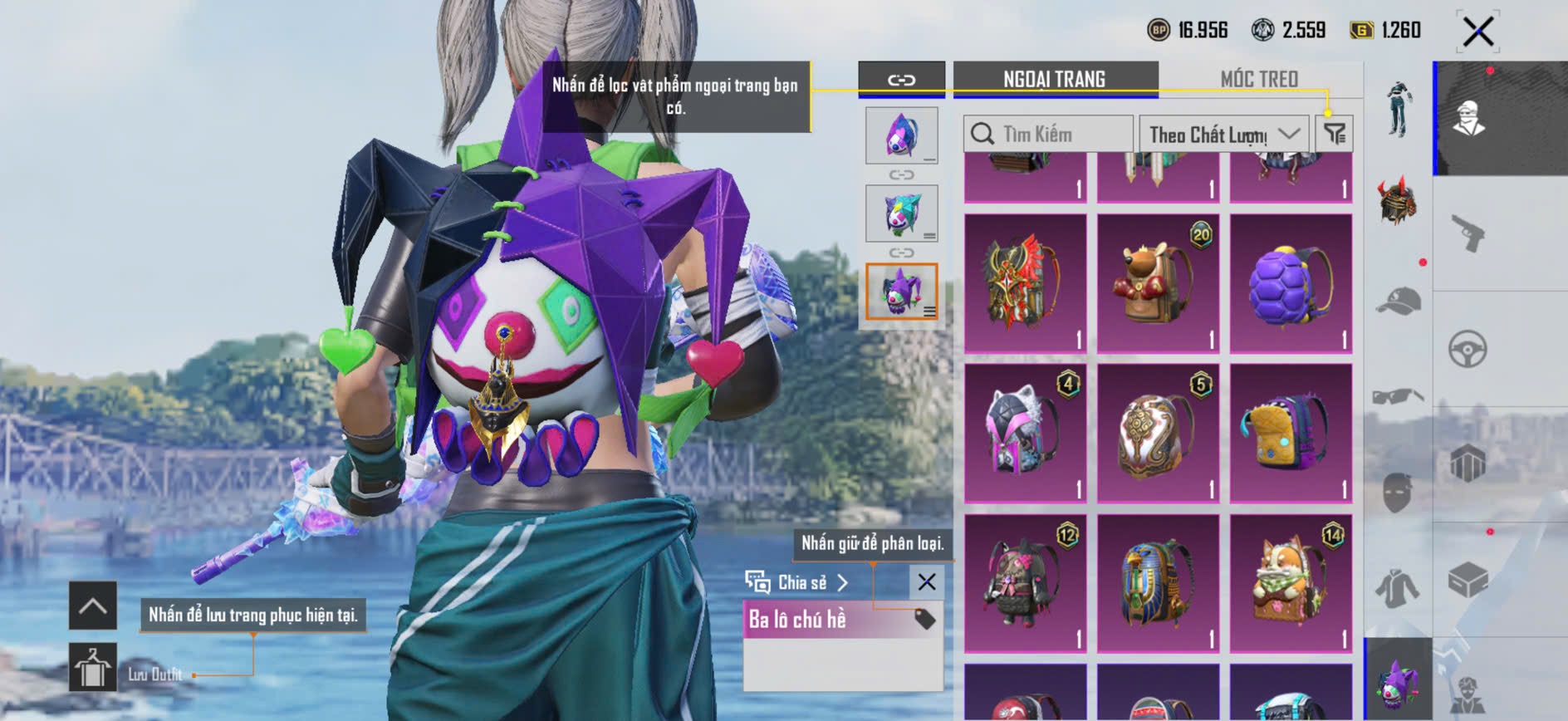Open the Theo Chất Lượng sort dropdown
The width and height of the screenshot is (1568, 721).
1223,134
